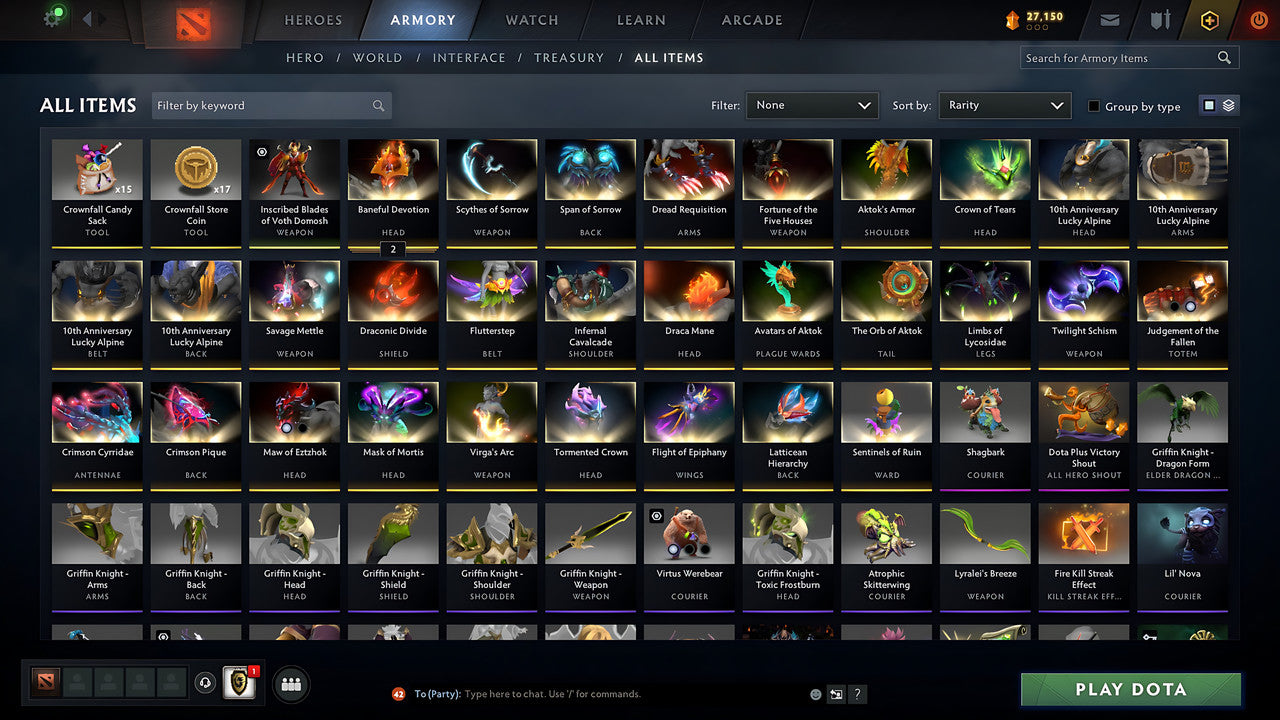Click the PLAY DOTA button
Screen dimensions: 1280x720
(1130, 689)
